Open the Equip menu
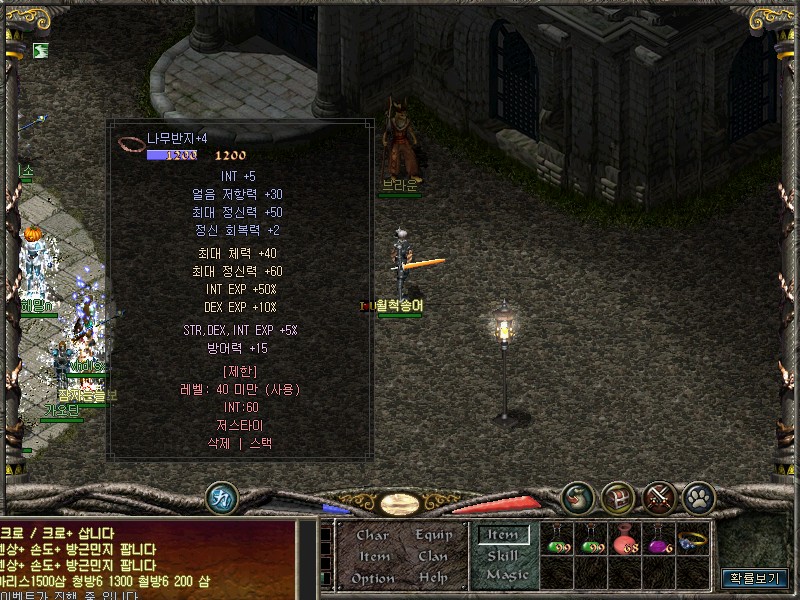800x600 pixels. 433,535
